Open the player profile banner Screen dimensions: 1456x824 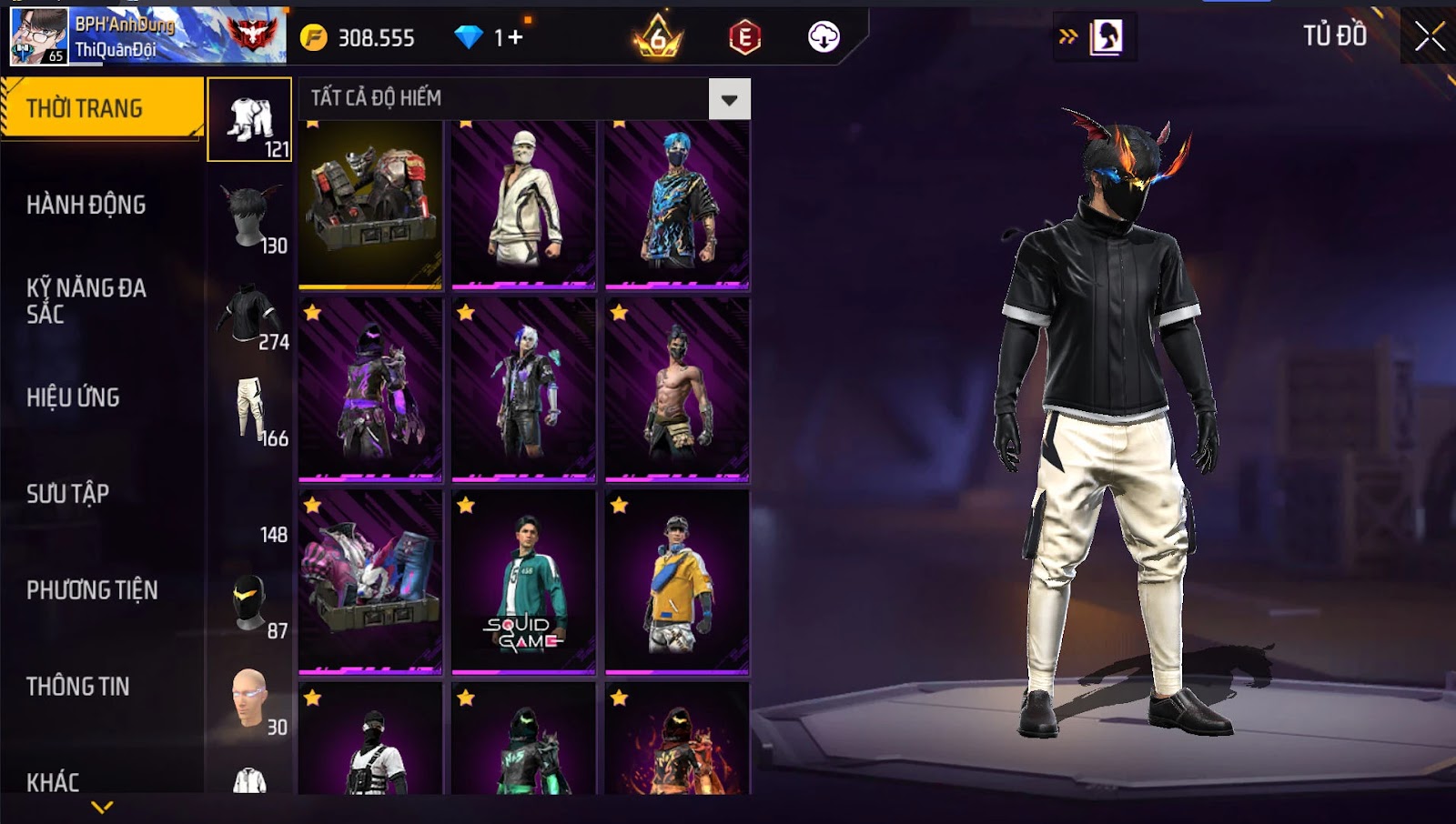(x=147, y=37)
